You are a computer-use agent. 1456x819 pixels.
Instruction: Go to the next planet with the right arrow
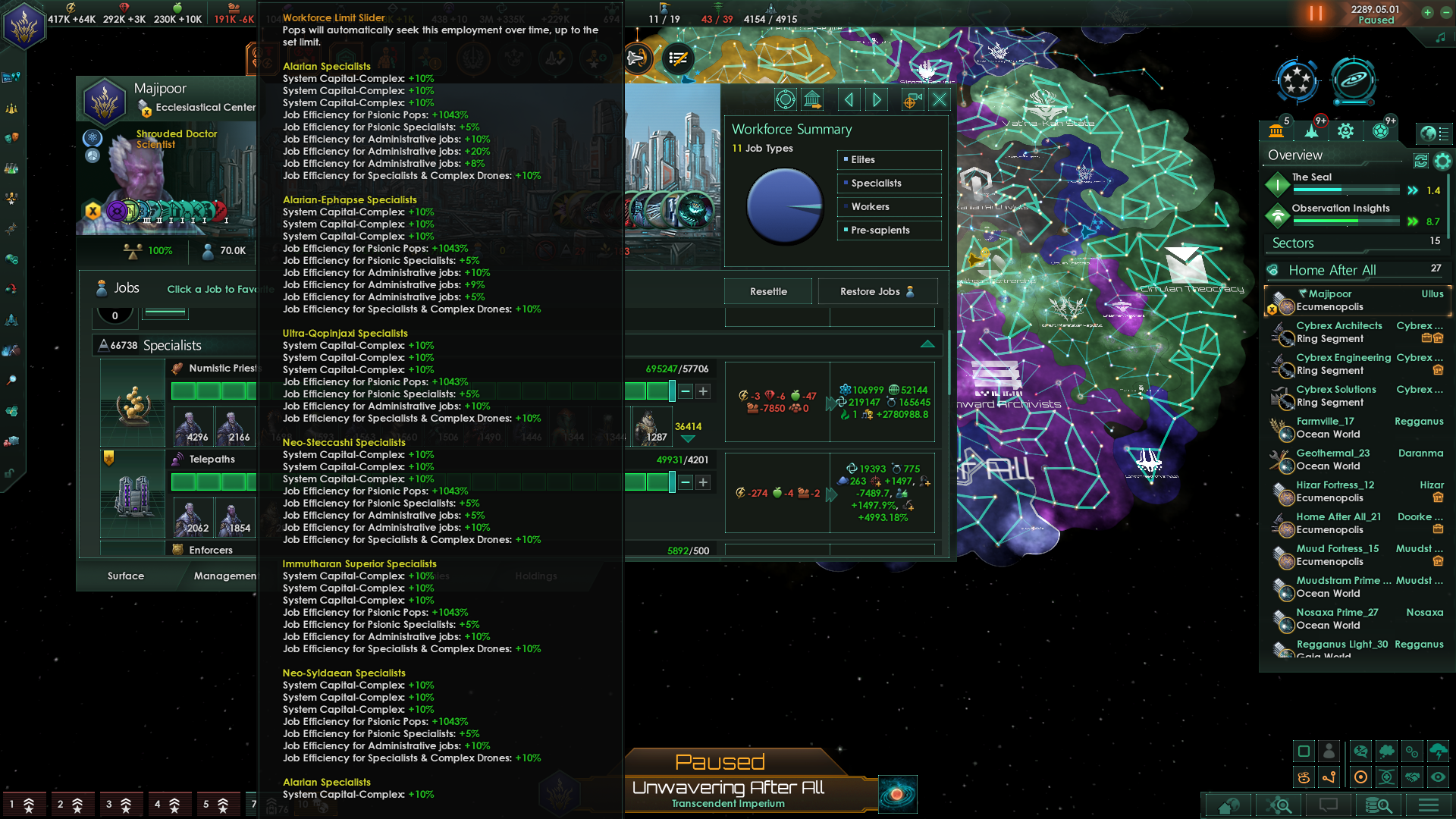pyautogui.click(x=877, y=99)
